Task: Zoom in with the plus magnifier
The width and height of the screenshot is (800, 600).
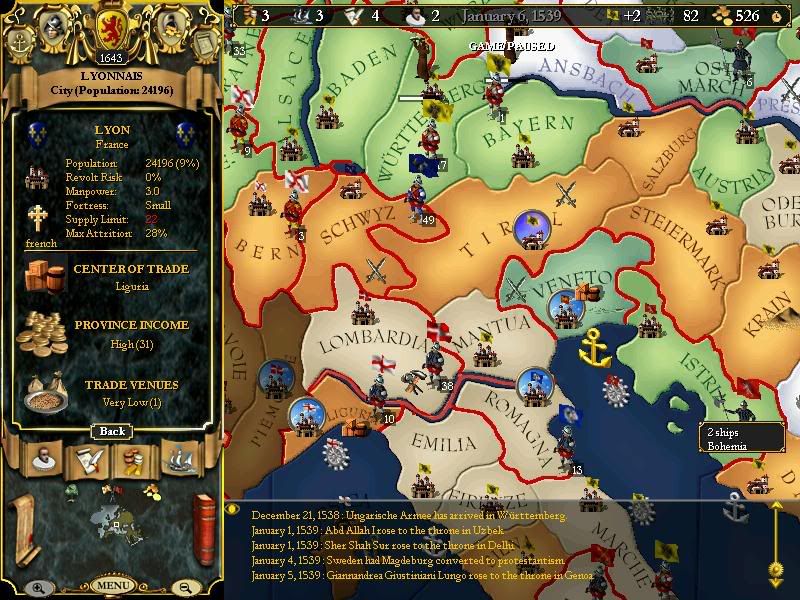Action: 38,588
